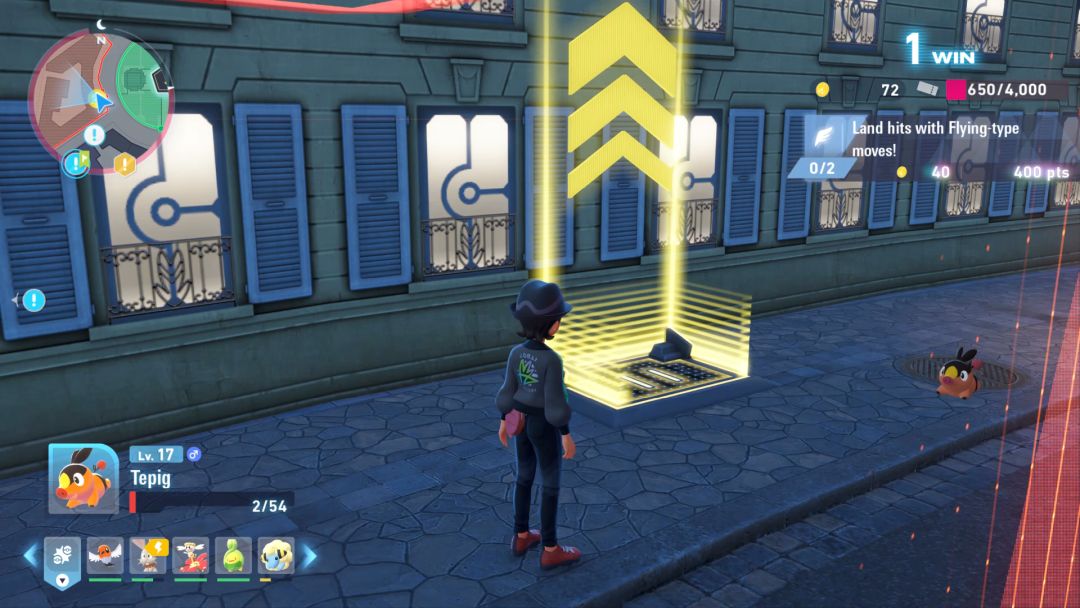Switch to Scraggy in the party bar

pos(148,555)
